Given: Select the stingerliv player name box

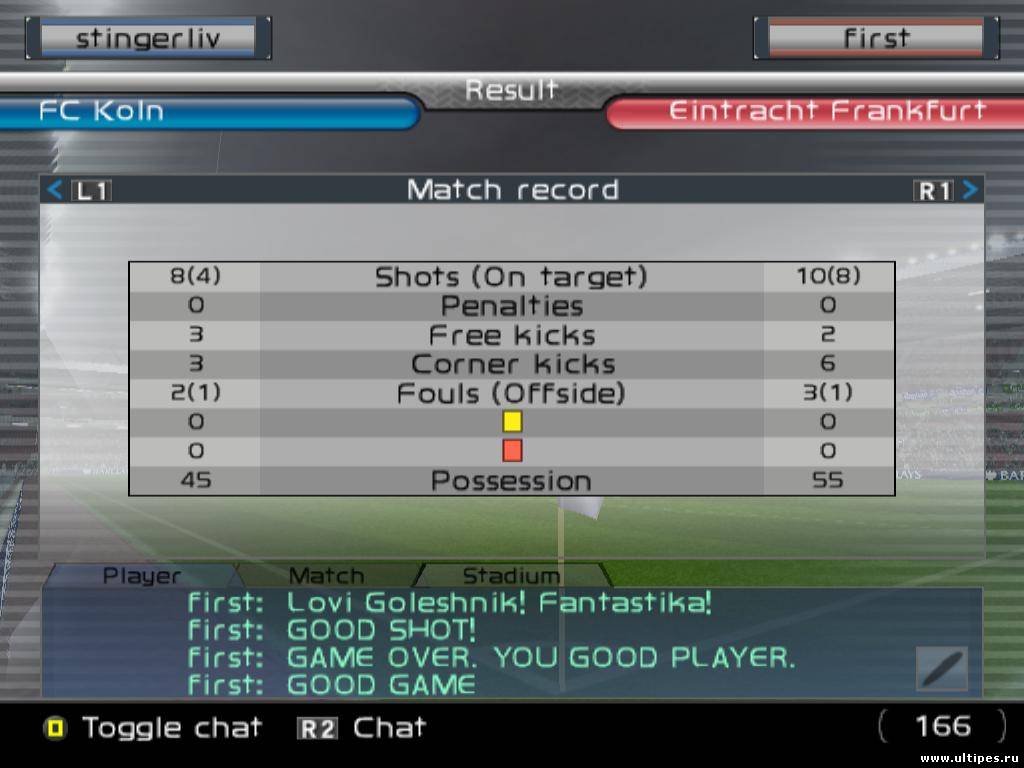Looking at the screenshot, I should point(148,39).
